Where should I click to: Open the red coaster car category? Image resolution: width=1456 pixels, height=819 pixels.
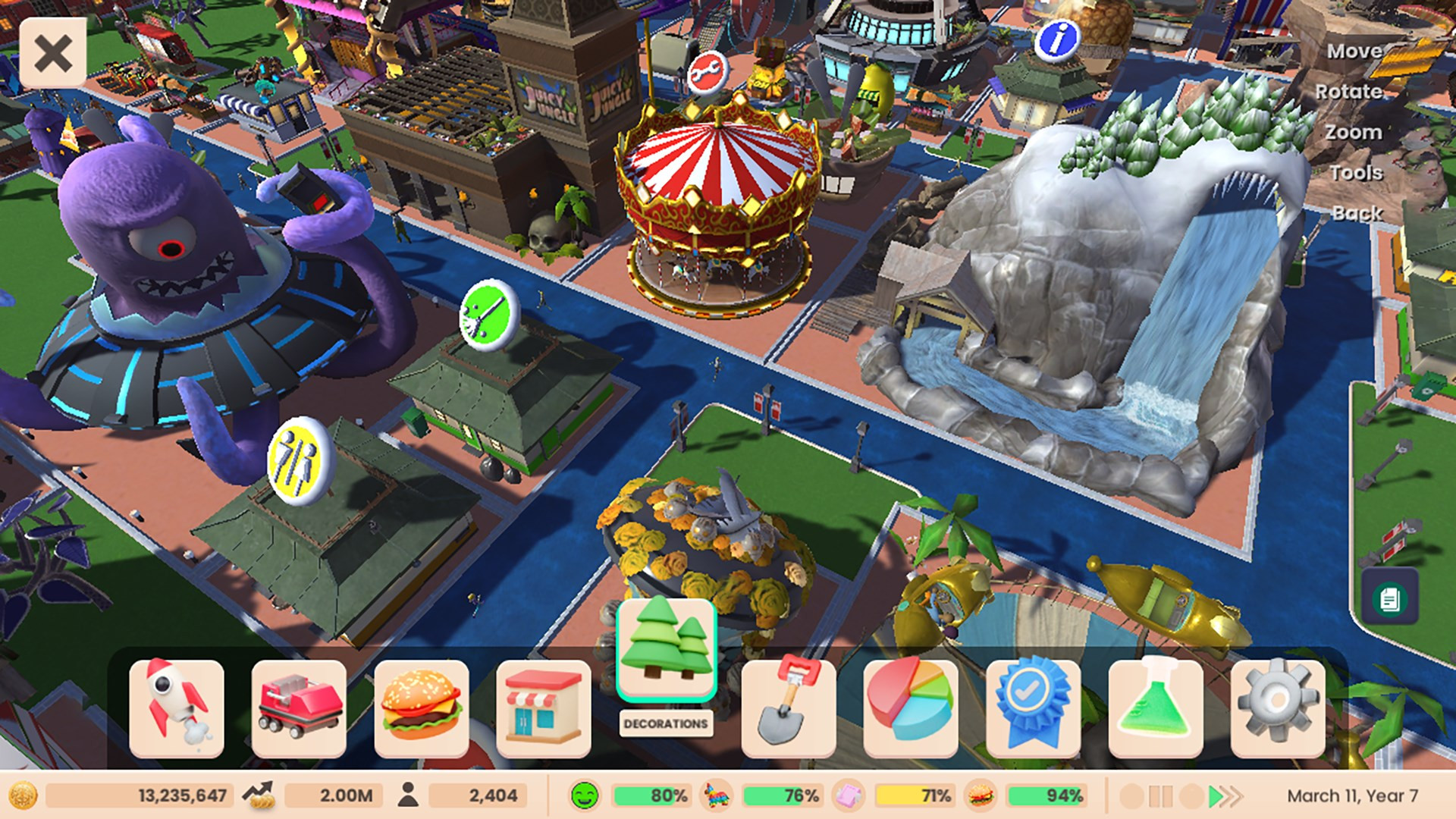pyautogui.click(x=299, y=708)
